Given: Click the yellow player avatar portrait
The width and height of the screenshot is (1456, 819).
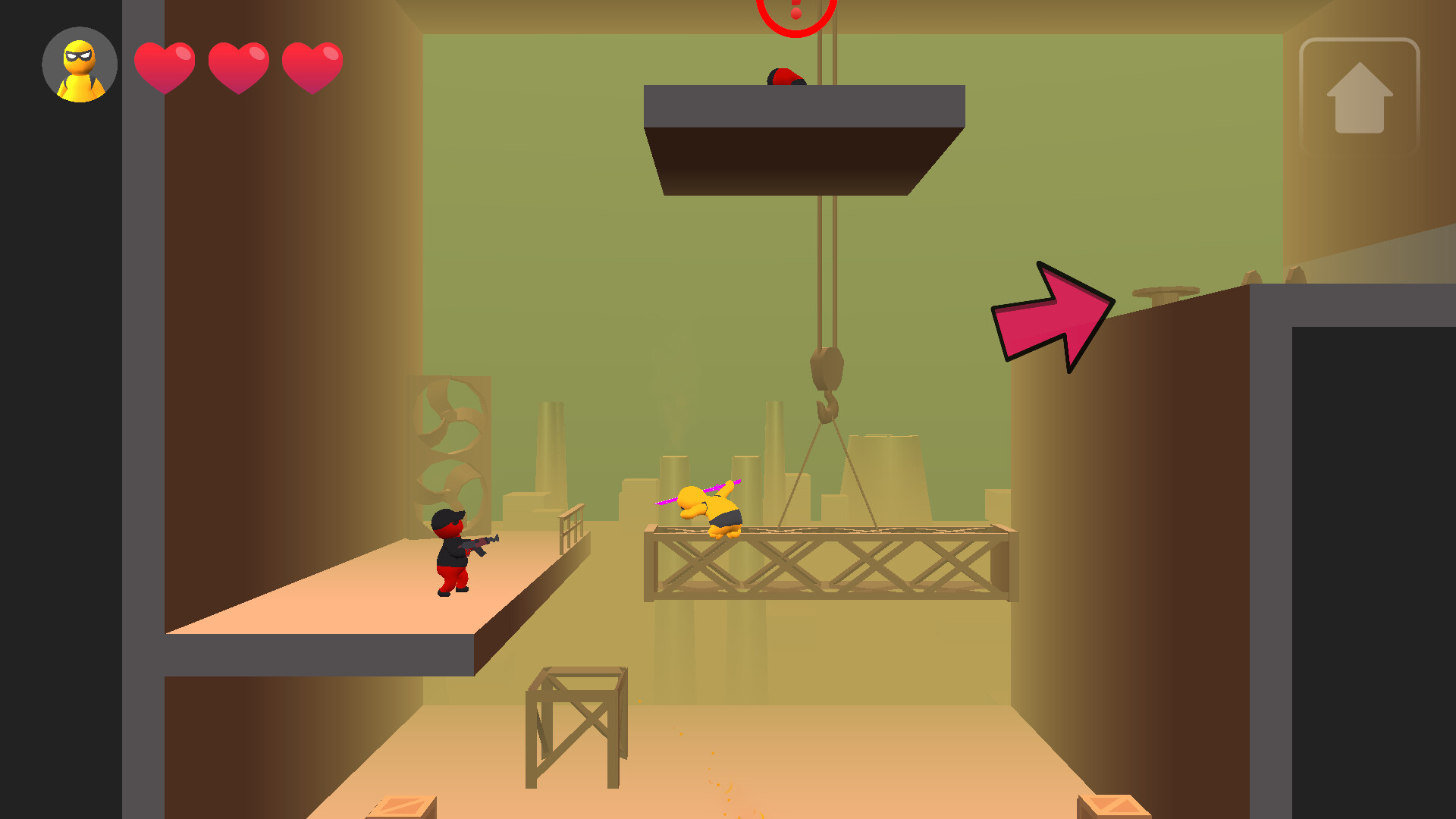Looking at the screenshot, I should (x=78, y=64).
